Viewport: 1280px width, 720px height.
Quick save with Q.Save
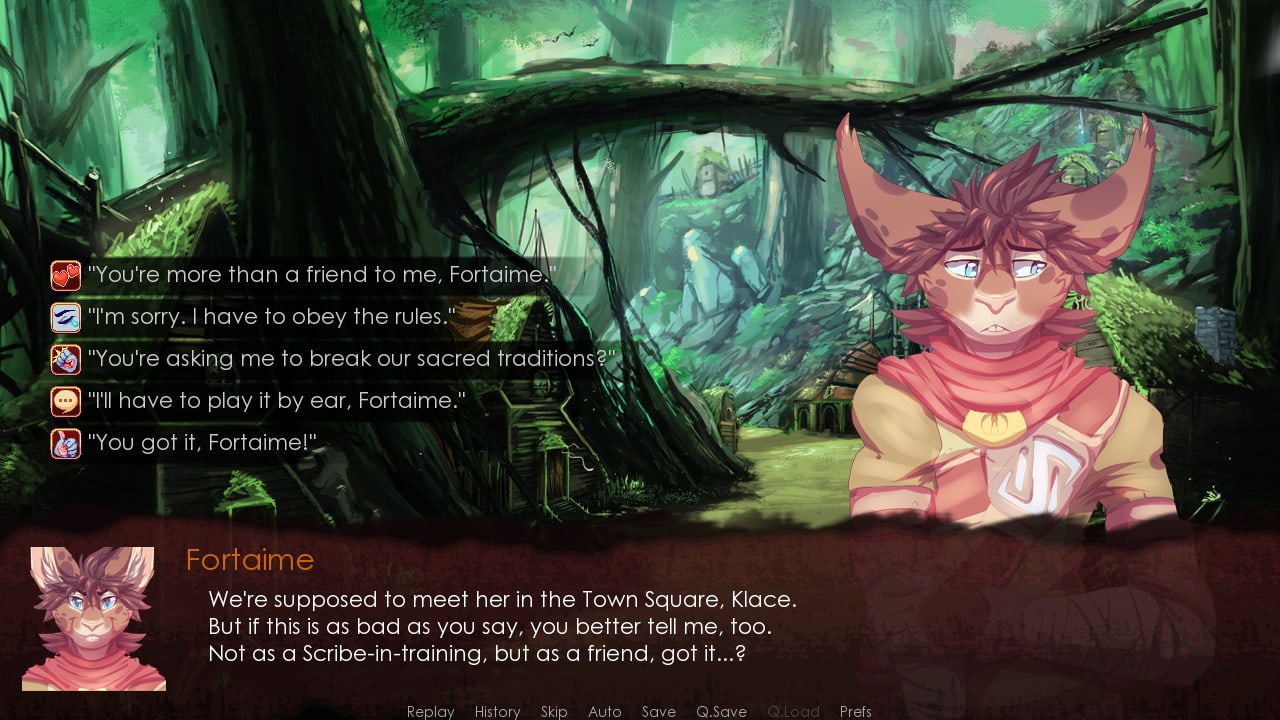point(721,711)
